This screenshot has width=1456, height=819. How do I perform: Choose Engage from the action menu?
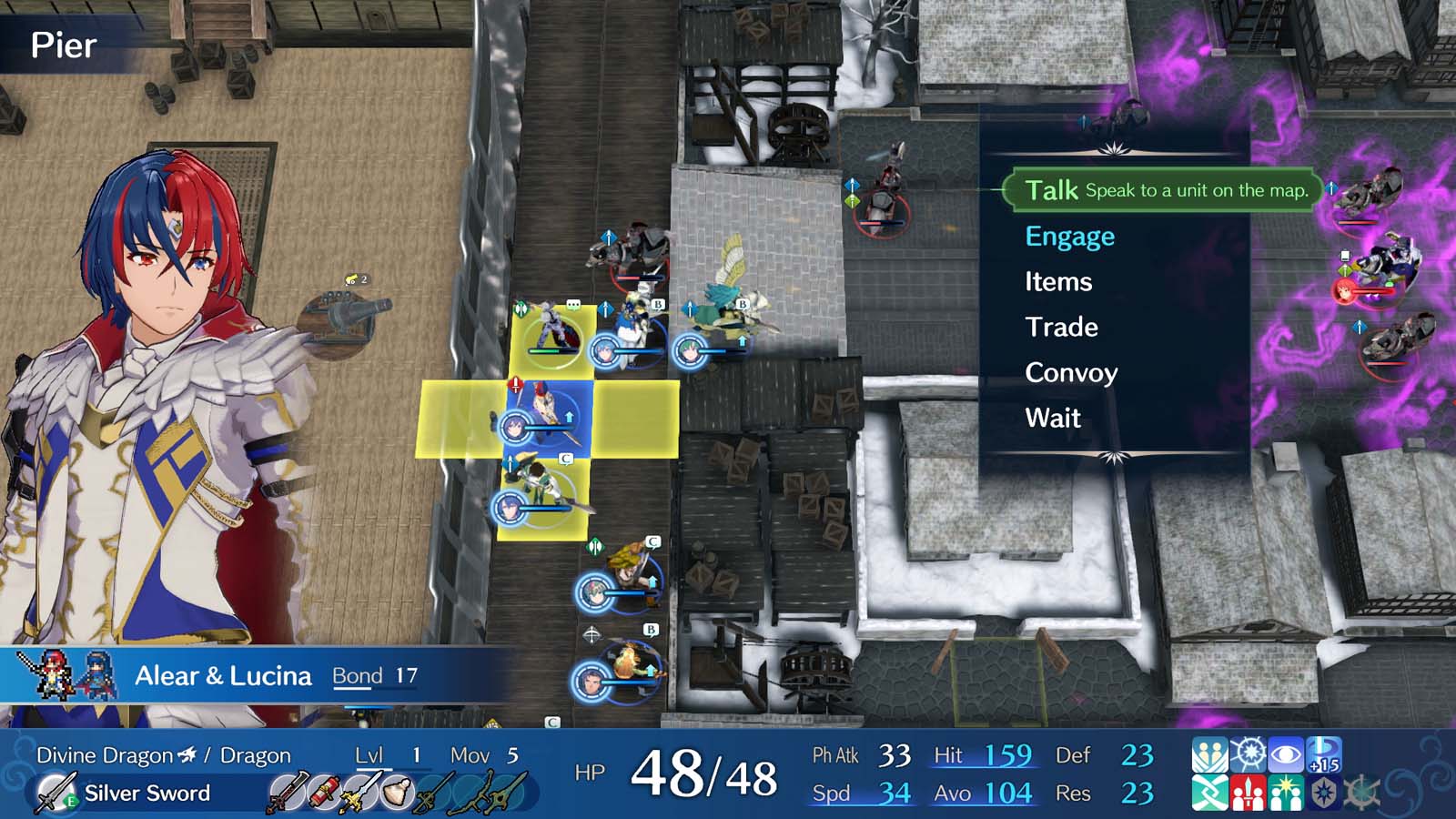[x=1069, y=236]
